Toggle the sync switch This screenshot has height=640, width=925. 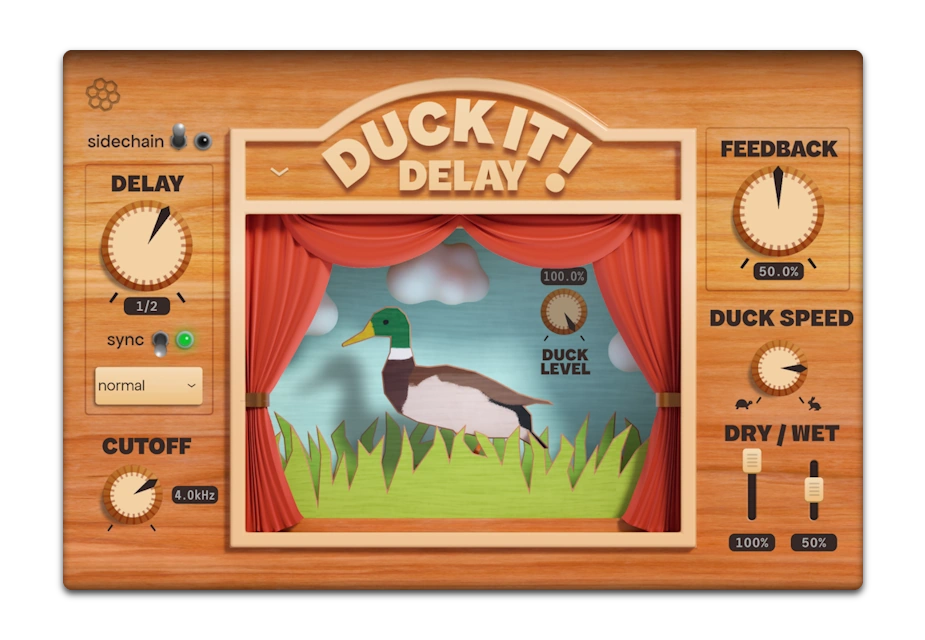(x=160, y=342)
